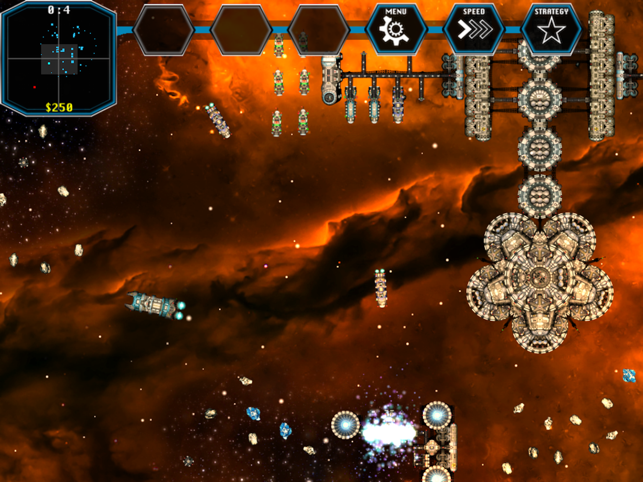Open the Strategy star button

pyautogui.click(x=551, y=29)
